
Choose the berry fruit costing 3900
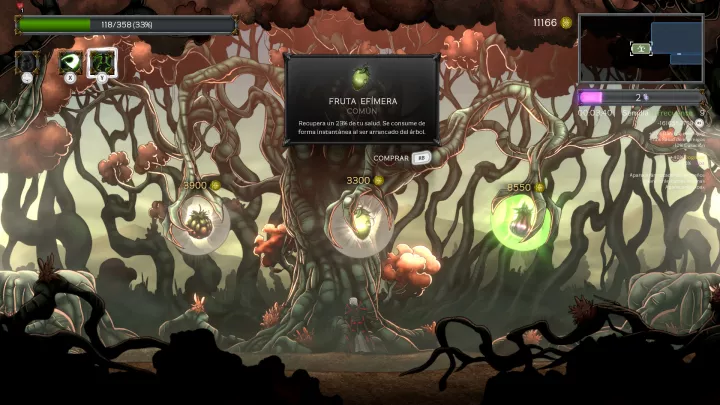tap(198, 222)
